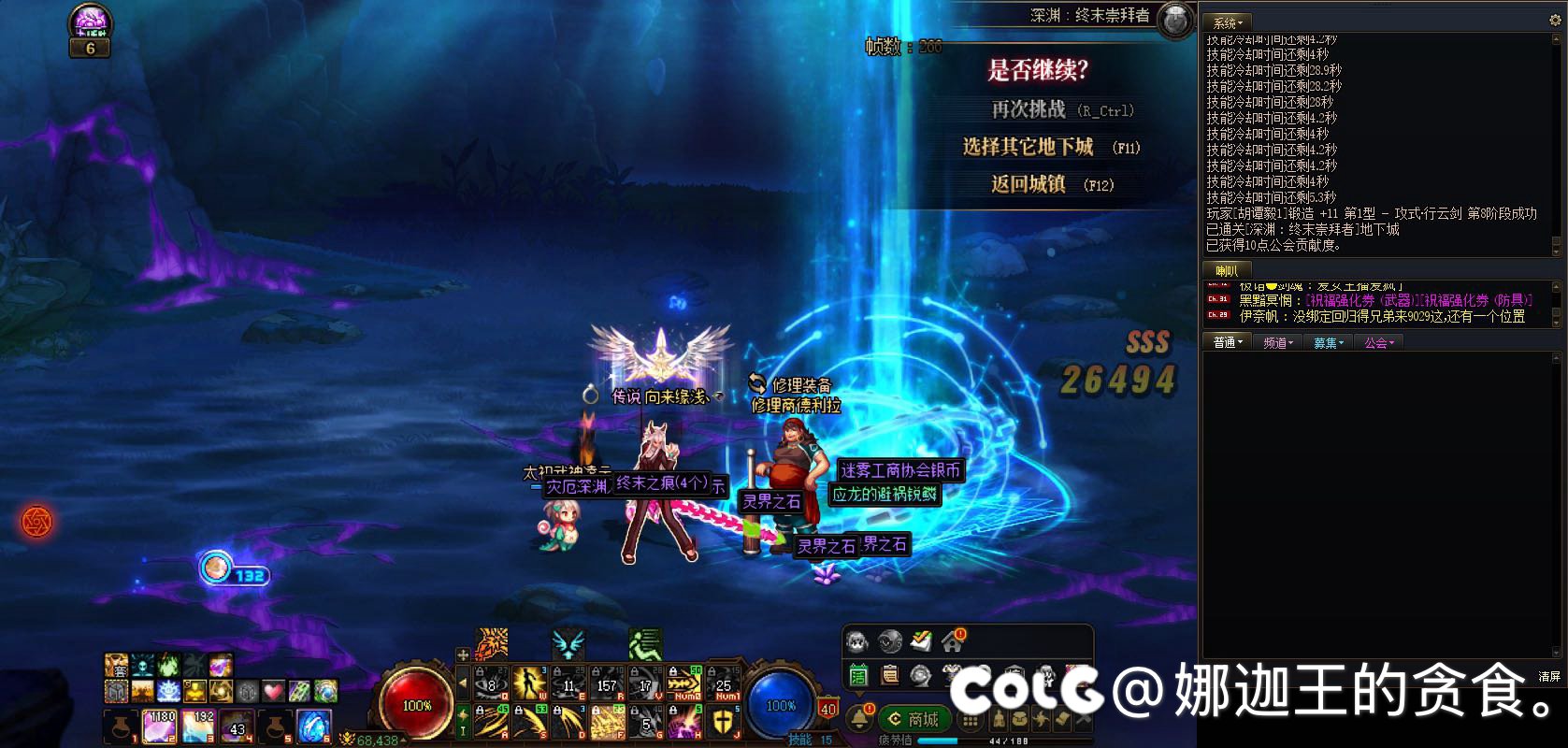Click the house icon with alert badge
The width and height of the screenshot is (1568, 748).
pyautogui.click(x=953, y=641)
